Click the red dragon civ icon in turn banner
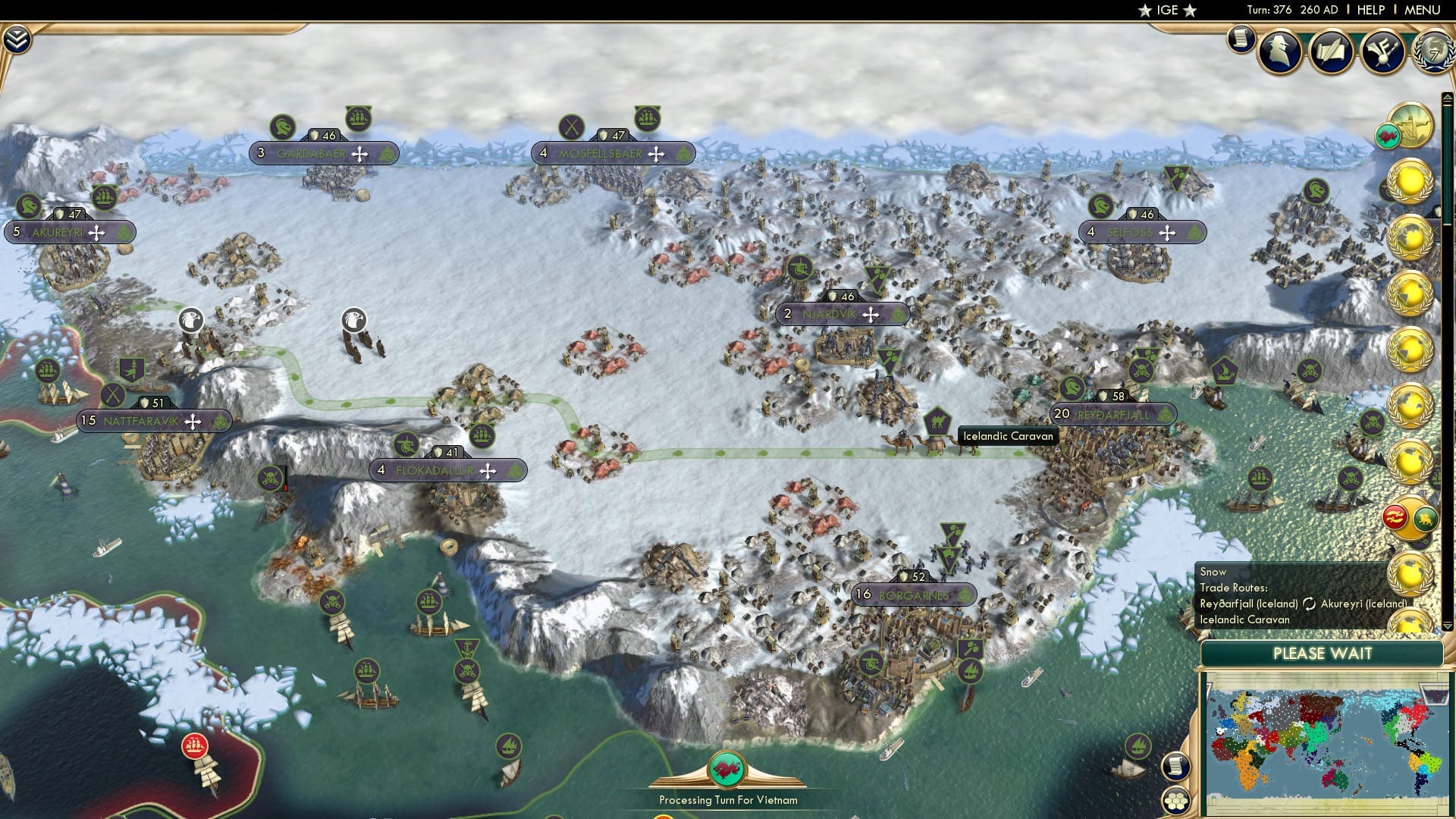This screenshot has height=819, width=1456. (727, 768)
